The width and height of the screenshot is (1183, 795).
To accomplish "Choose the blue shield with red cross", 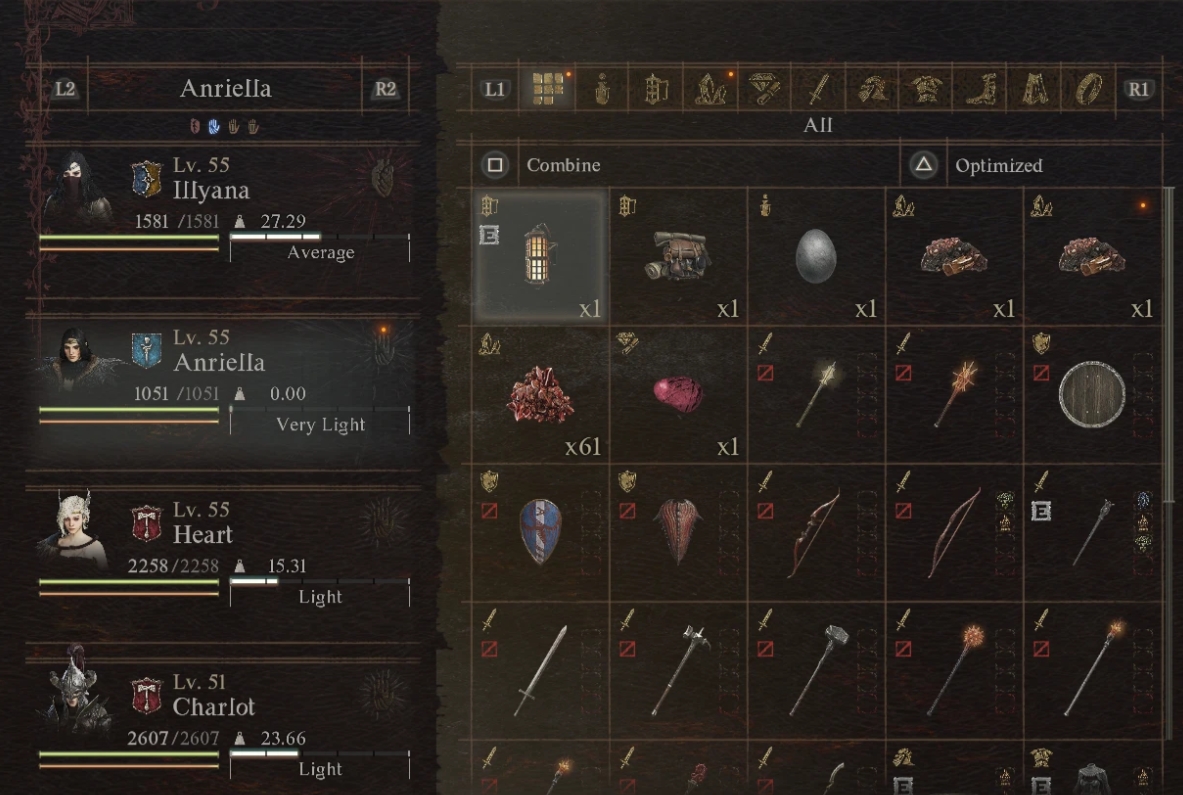I will (541, 532).
